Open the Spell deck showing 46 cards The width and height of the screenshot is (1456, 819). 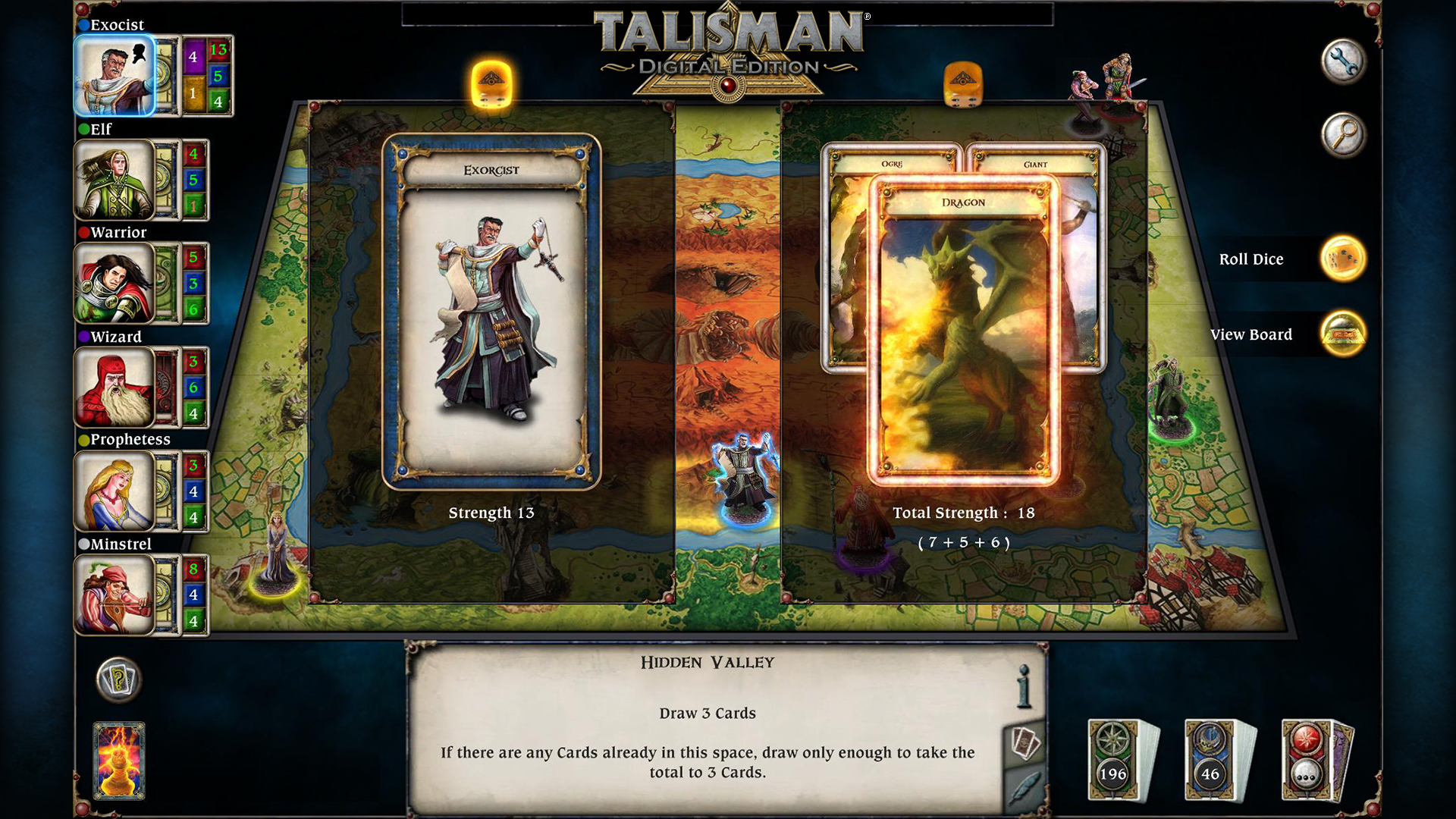point(1211,758)
